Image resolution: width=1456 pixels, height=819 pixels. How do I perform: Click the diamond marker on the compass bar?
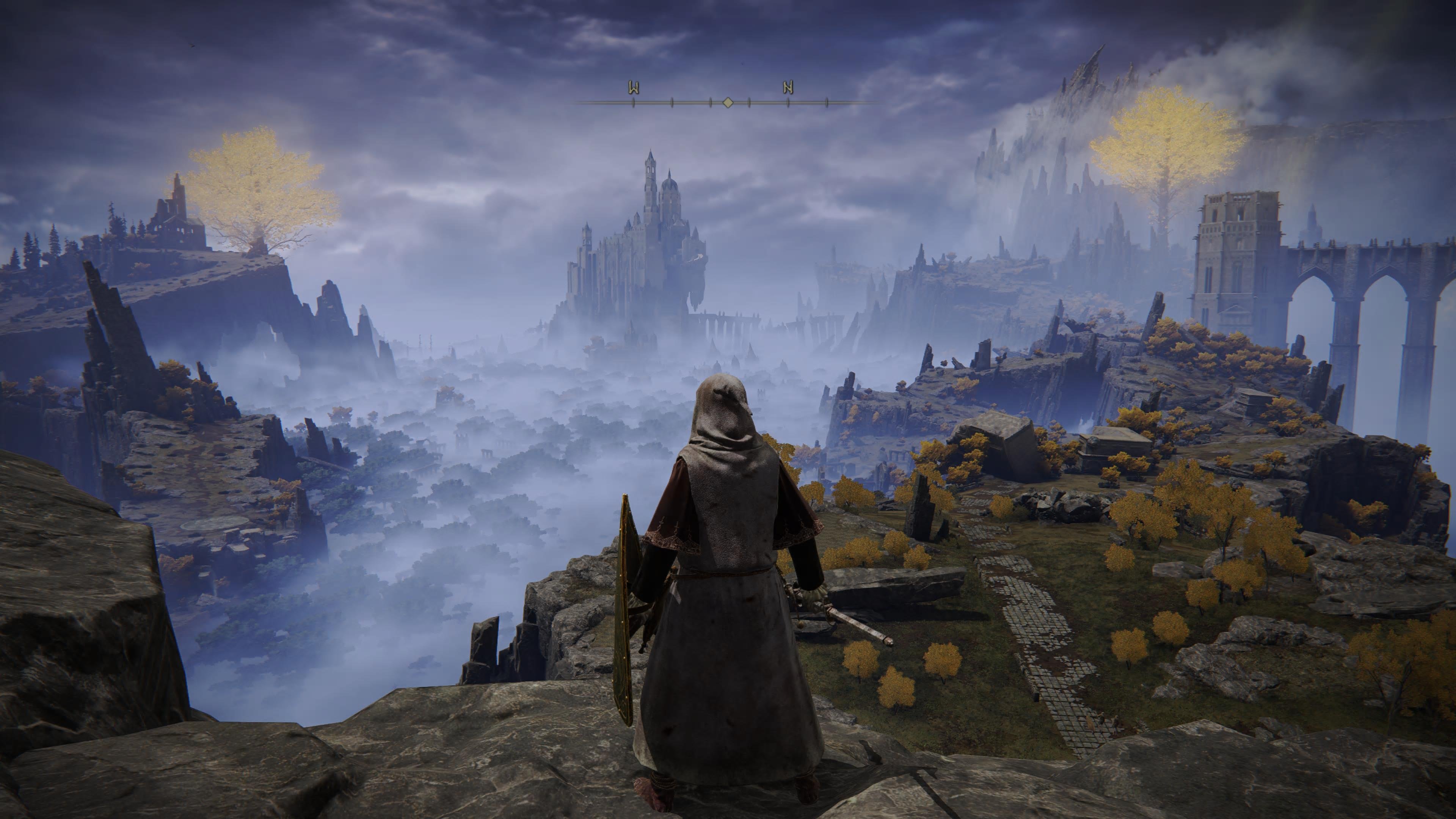pyautogui.click(x=728, y=102)
